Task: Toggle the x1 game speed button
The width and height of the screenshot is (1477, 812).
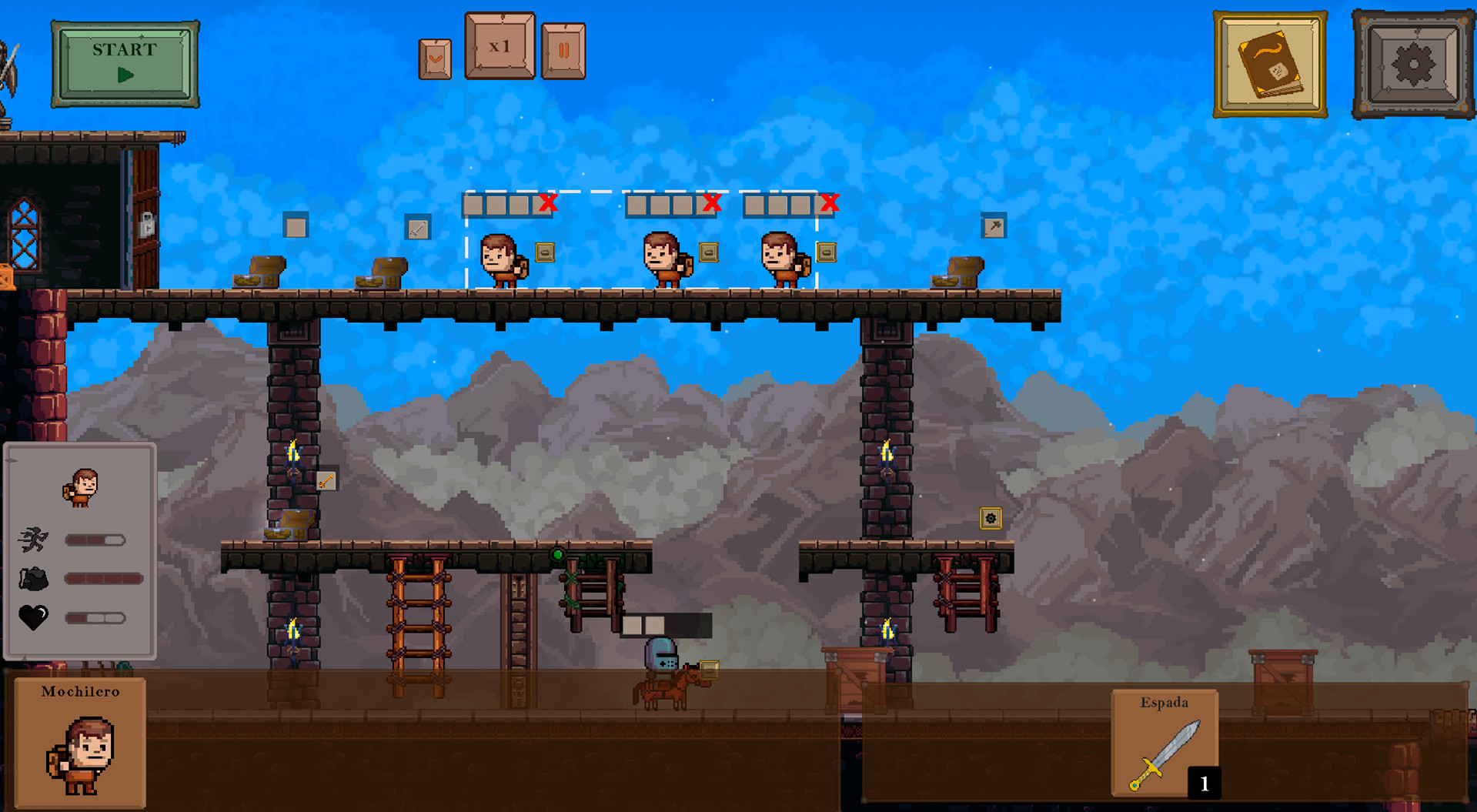Action: click(x=499, y=46)
